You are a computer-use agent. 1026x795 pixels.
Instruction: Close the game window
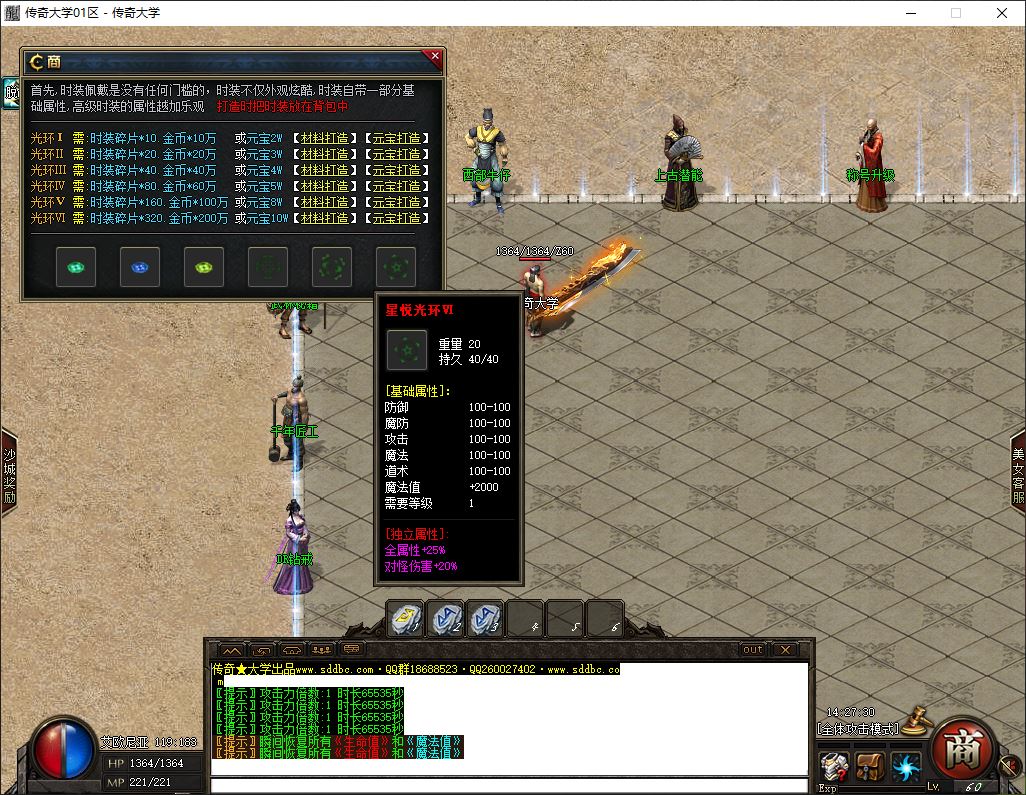(x=1002, y=13)
